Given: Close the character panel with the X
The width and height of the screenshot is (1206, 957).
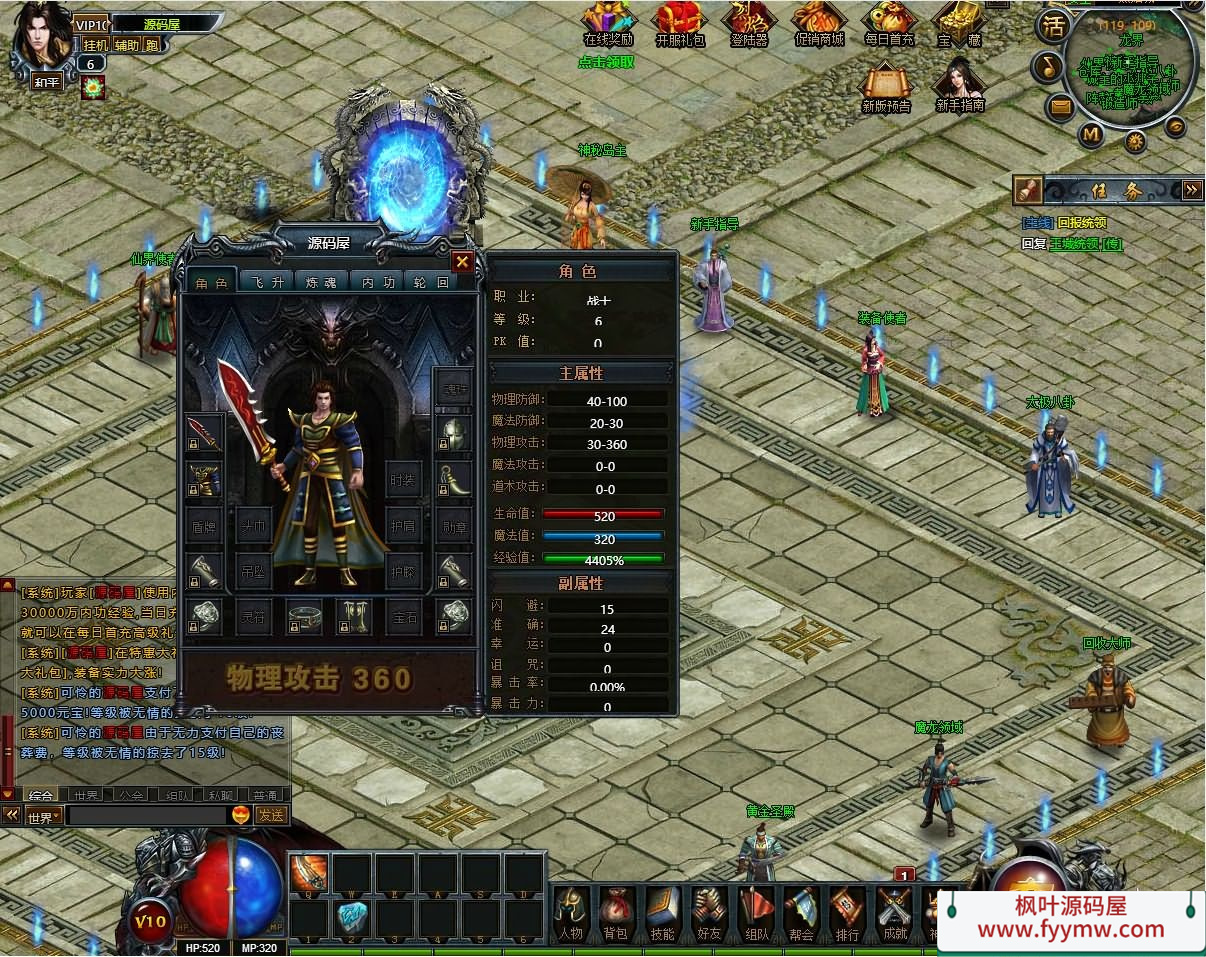Looking at the screenshot, I should (462, 262).
